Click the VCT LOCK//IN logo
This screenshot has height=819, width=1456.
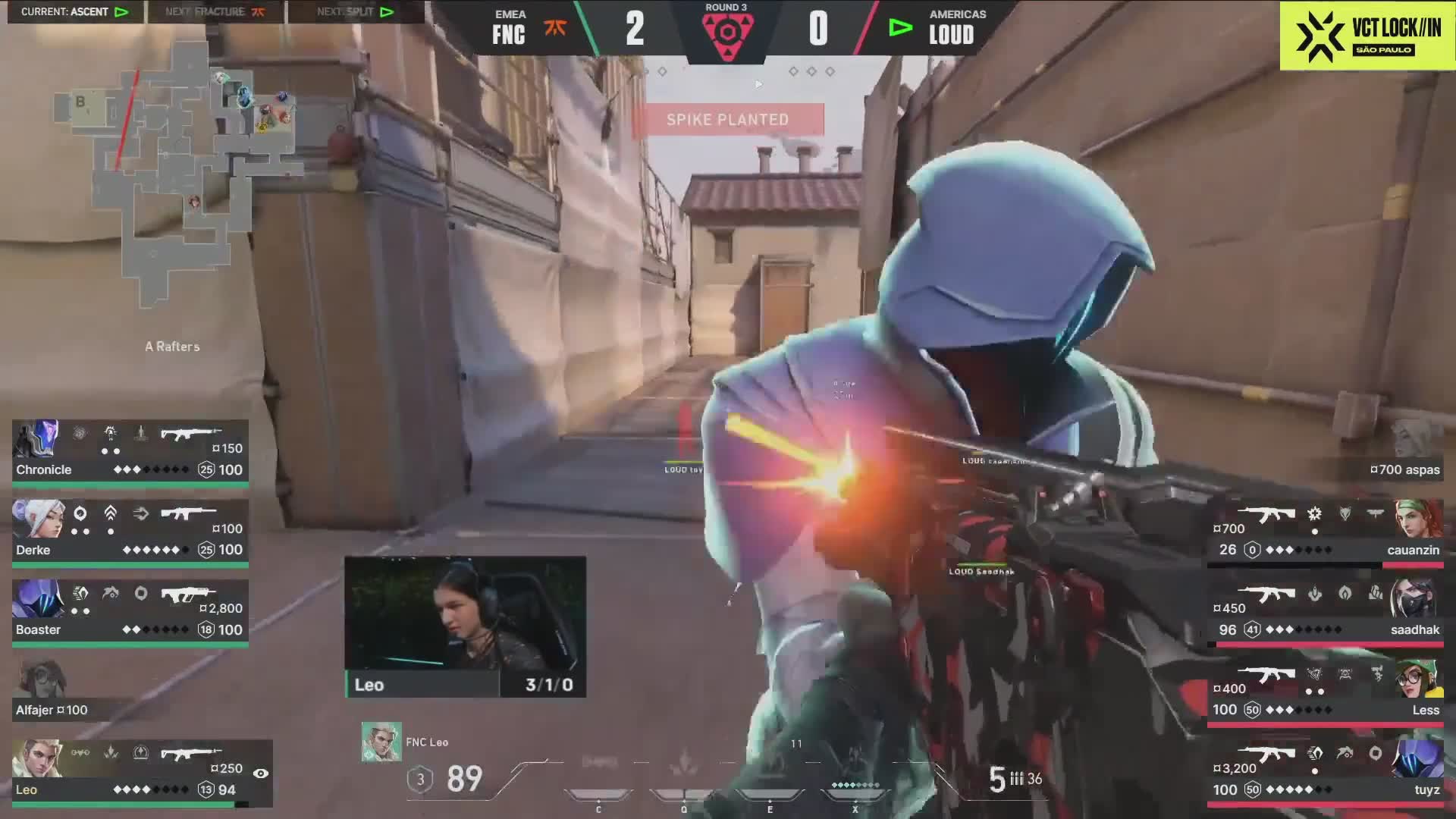click(1367, 36)
